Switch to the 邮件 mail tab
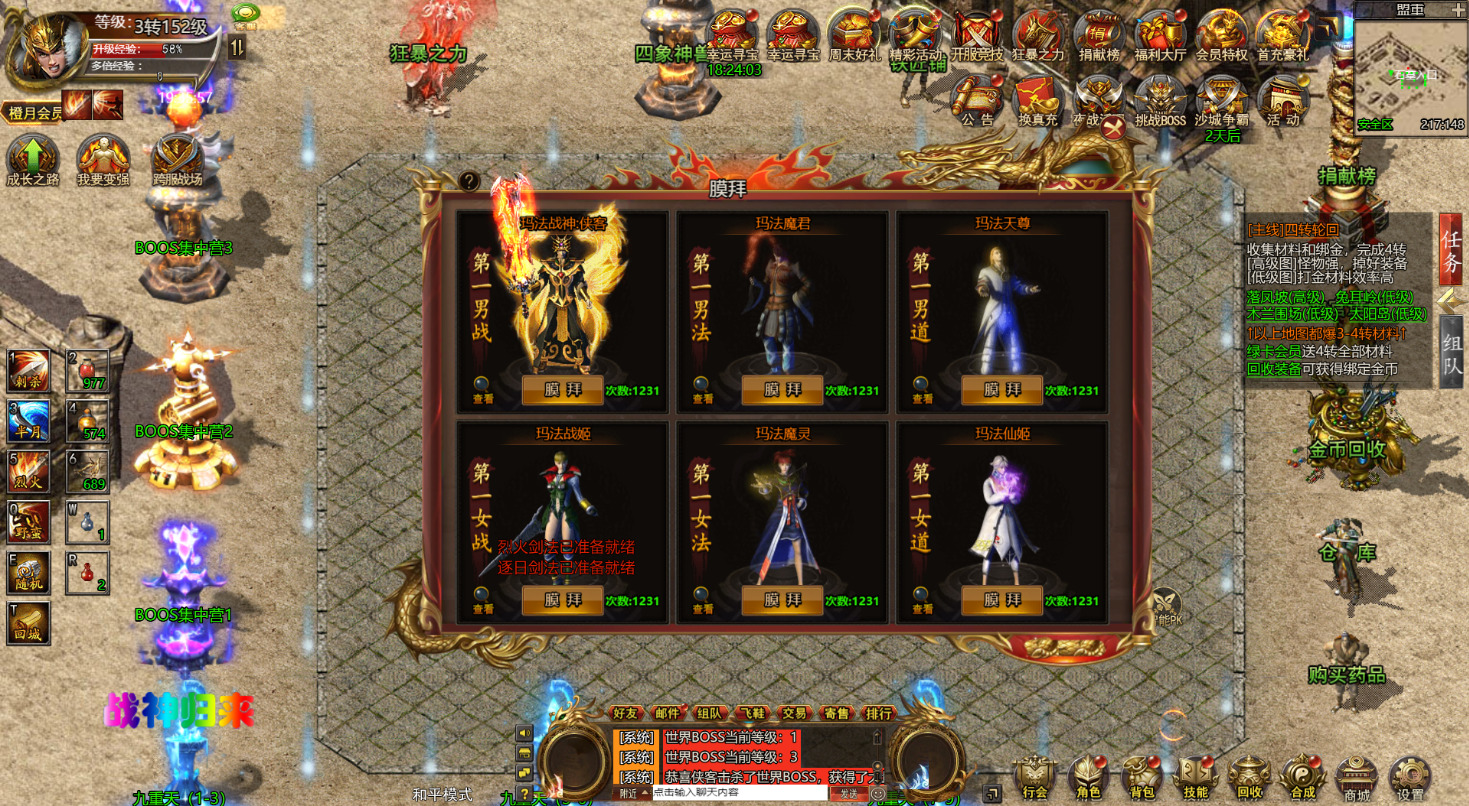Image resolution: width=1469 pixels, height=806 pixels. point(667,713)
